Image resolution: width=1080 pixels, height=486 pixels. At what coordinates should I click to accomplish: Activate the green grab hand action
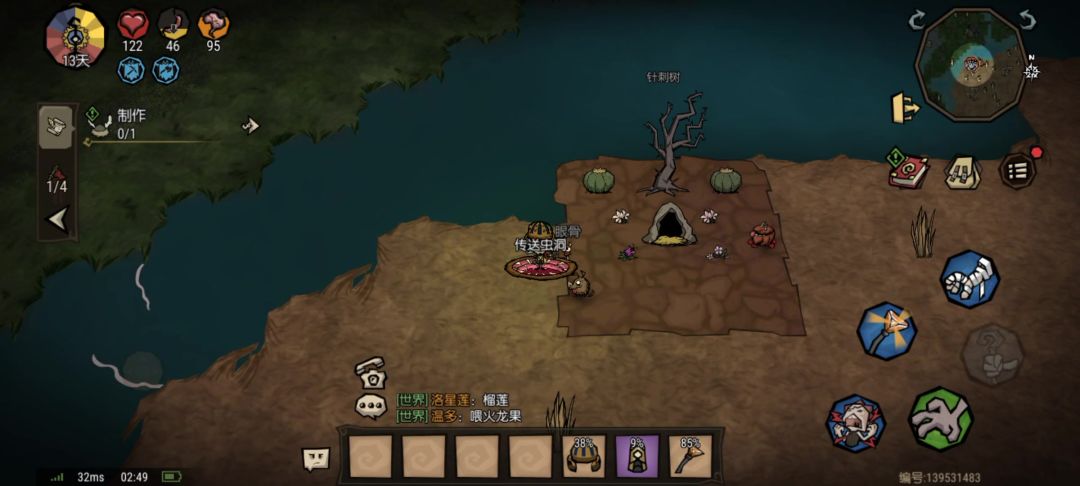[940, 418]
